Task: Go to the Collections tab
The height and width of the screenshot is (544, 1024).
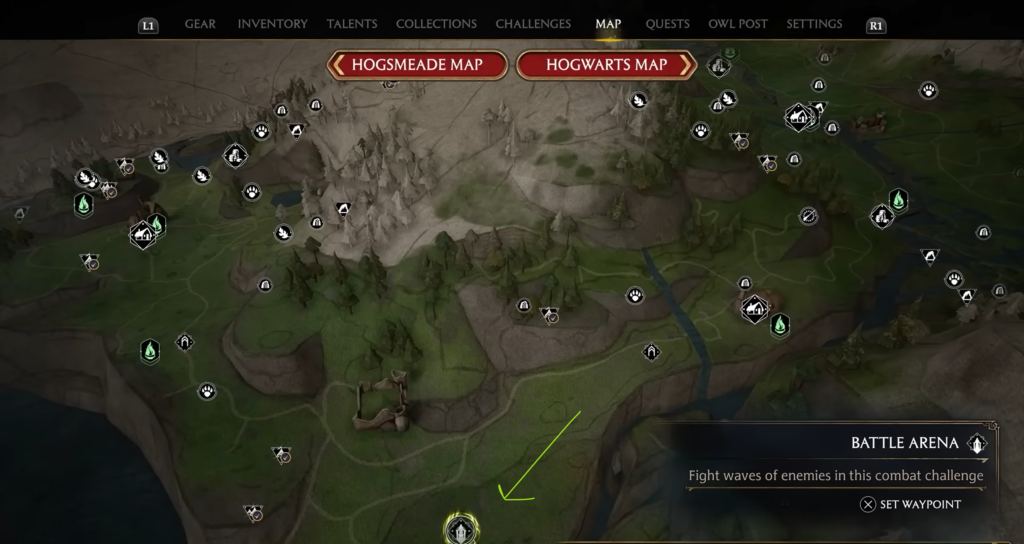Action: click(436, 24)
